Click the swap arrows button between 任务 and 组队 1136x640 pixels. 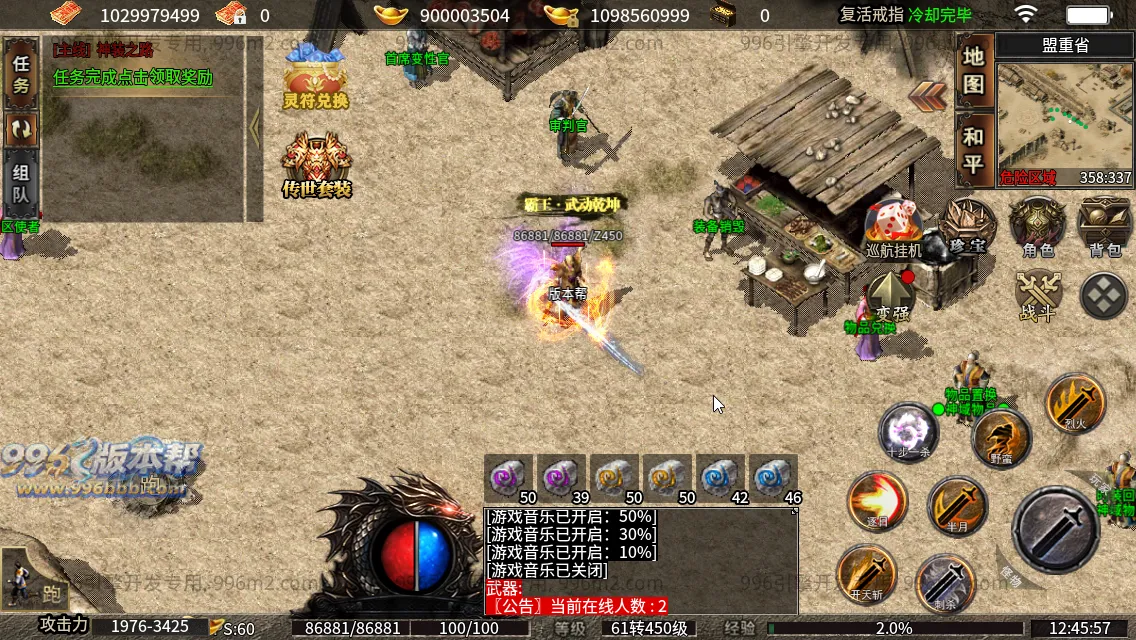[21, 129]
